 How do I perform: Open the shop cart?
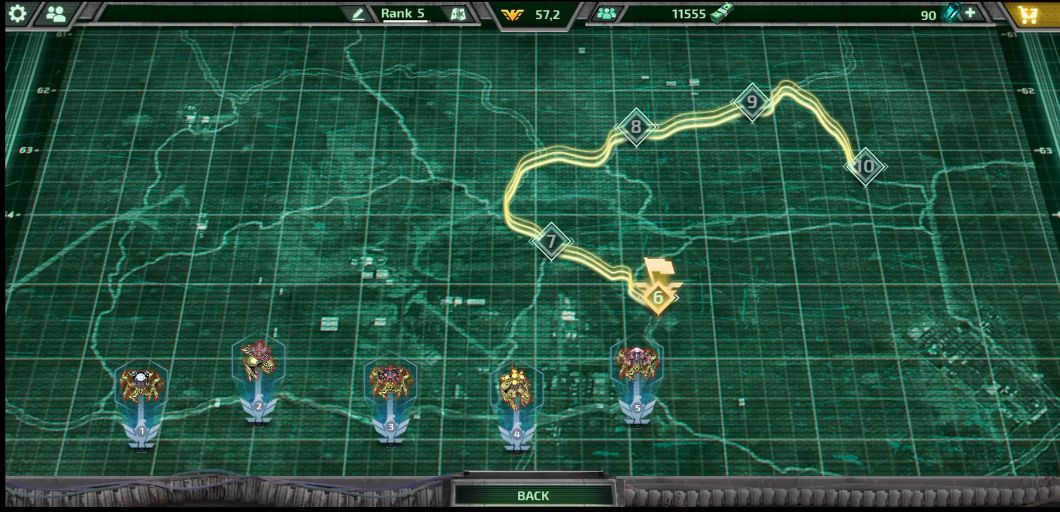pos(1028,14)
